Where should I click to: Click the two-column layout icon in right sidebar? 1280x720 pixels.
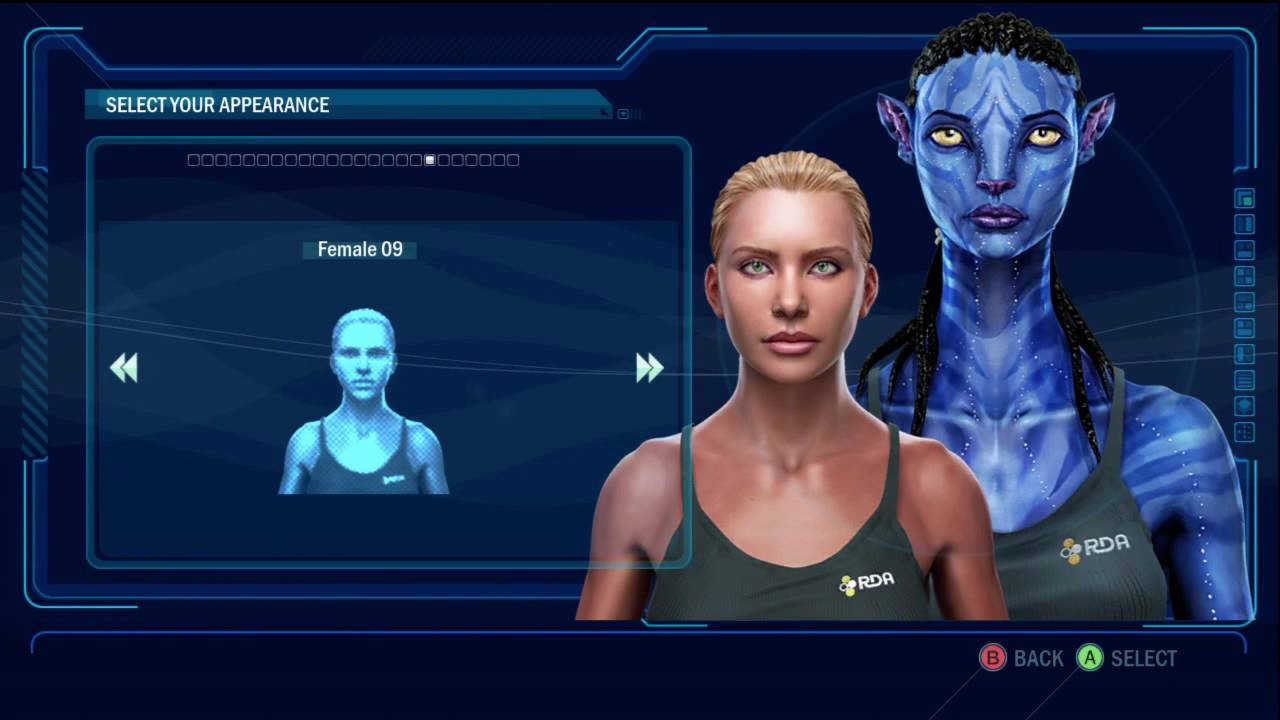(x=1243, y=226)
